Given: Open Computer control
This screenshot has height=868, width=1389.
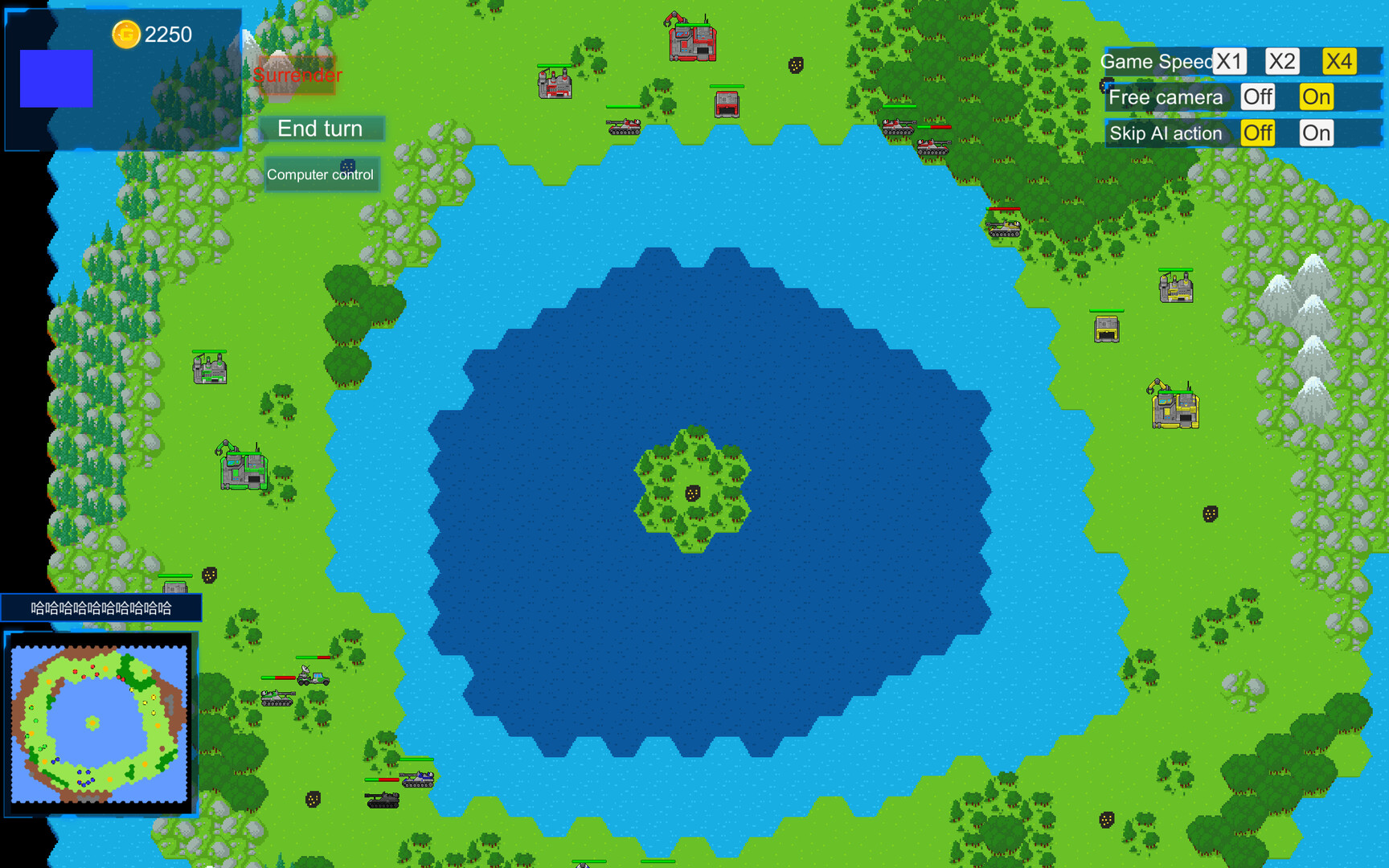Looking at the screenshot, I should click(321, 174).
